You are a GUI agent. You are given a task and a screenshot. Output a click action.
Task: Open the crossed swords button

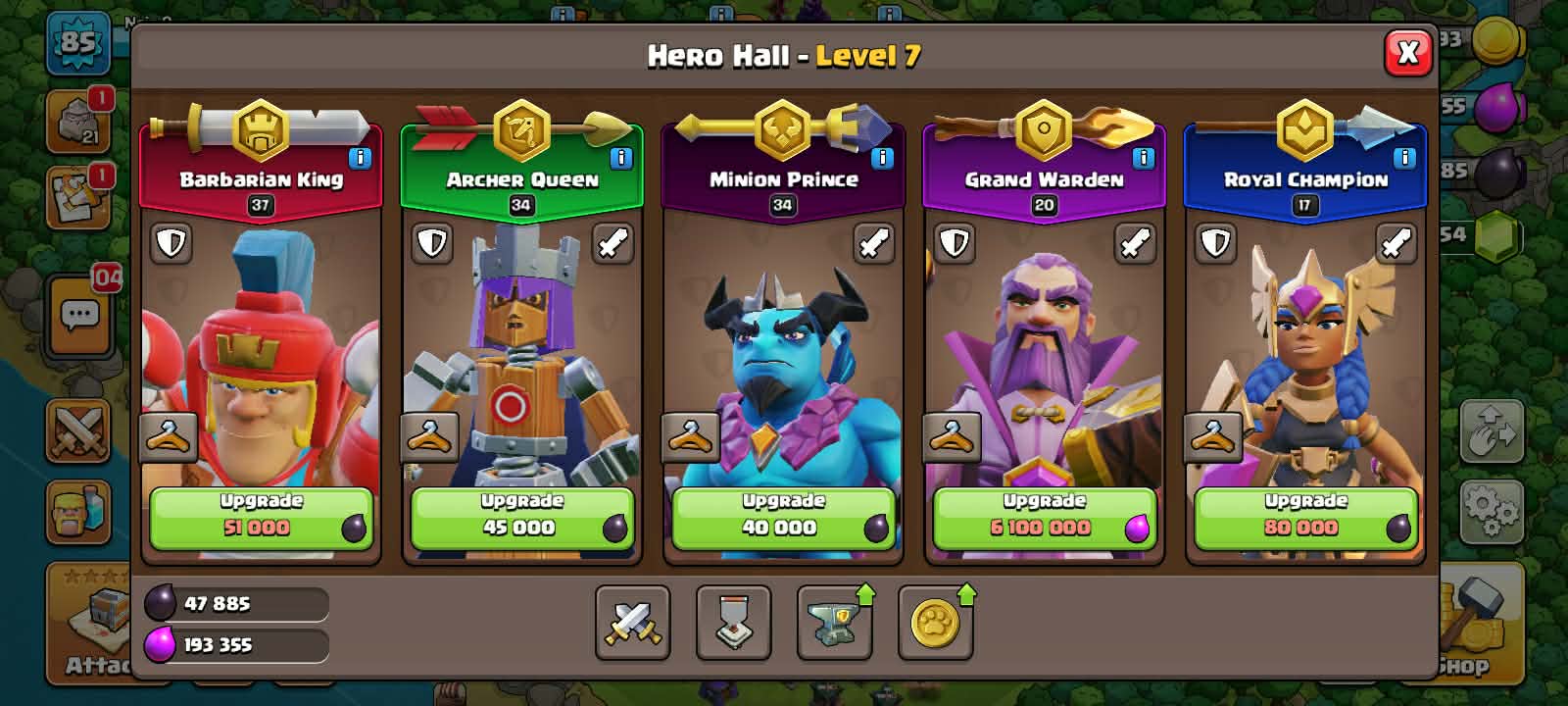click(x=633, y=623)
